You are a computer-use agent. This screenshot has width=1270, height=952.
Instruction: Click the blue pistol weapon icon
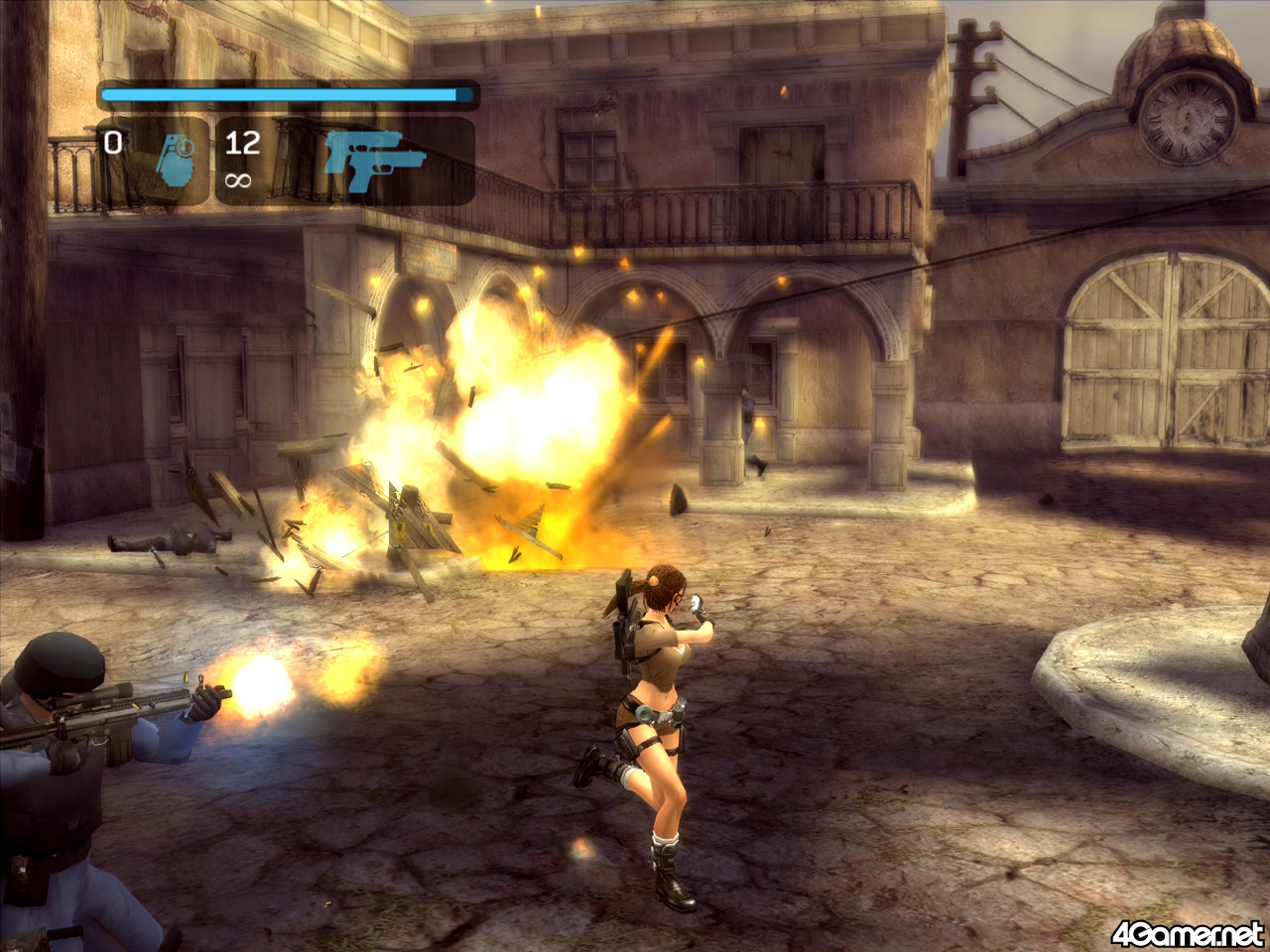pyautogui.click(x=372, y=159)
